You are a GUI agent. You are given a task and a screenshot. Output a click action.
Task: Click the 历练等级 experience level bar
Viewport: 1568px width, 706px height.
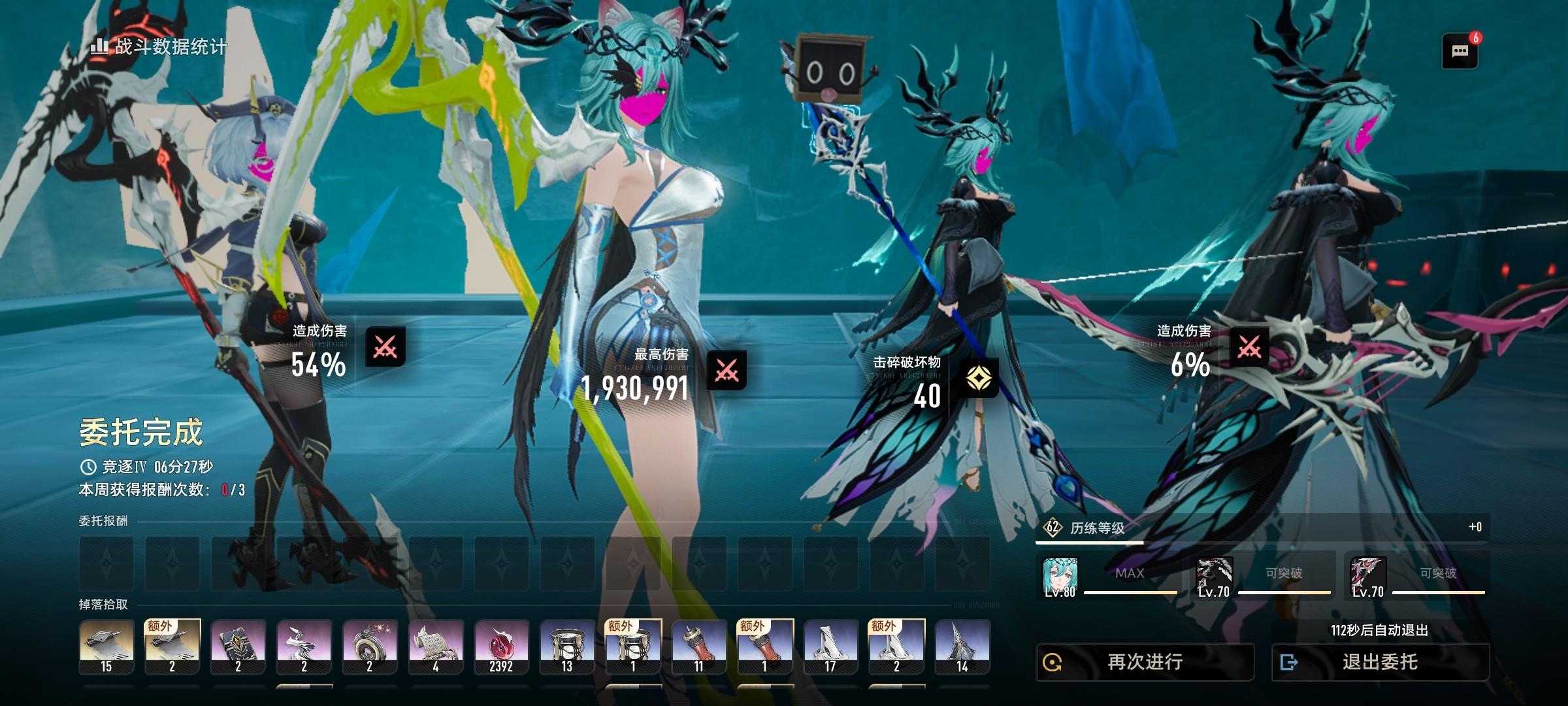click(1262, 528)
